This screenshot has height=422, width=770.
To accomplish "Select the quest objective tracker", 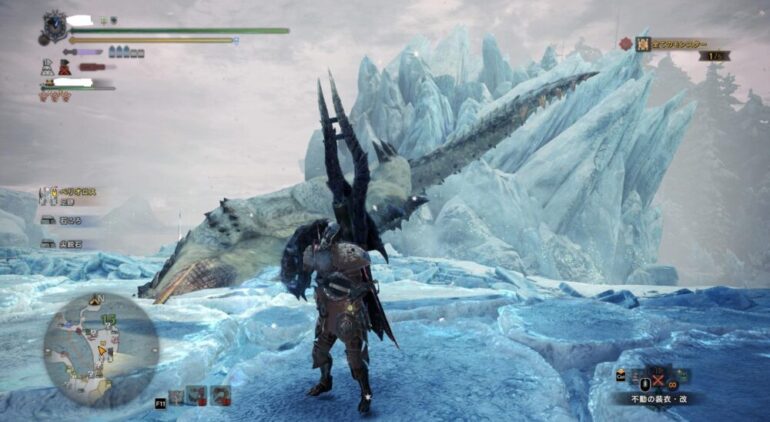I will click(x=670, y=44).
